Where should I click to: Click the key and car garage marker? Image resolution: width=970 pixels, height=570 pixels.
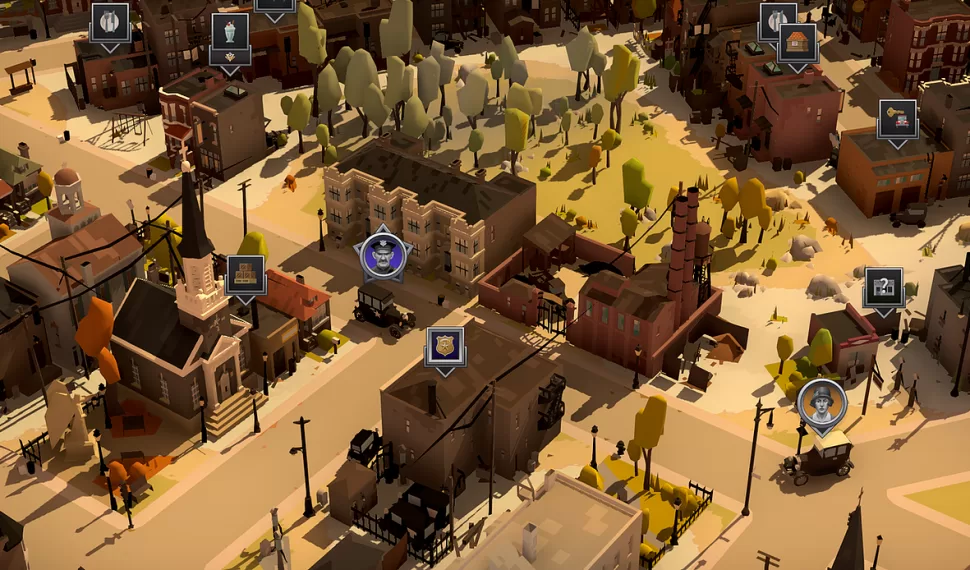tap(897, 119)
